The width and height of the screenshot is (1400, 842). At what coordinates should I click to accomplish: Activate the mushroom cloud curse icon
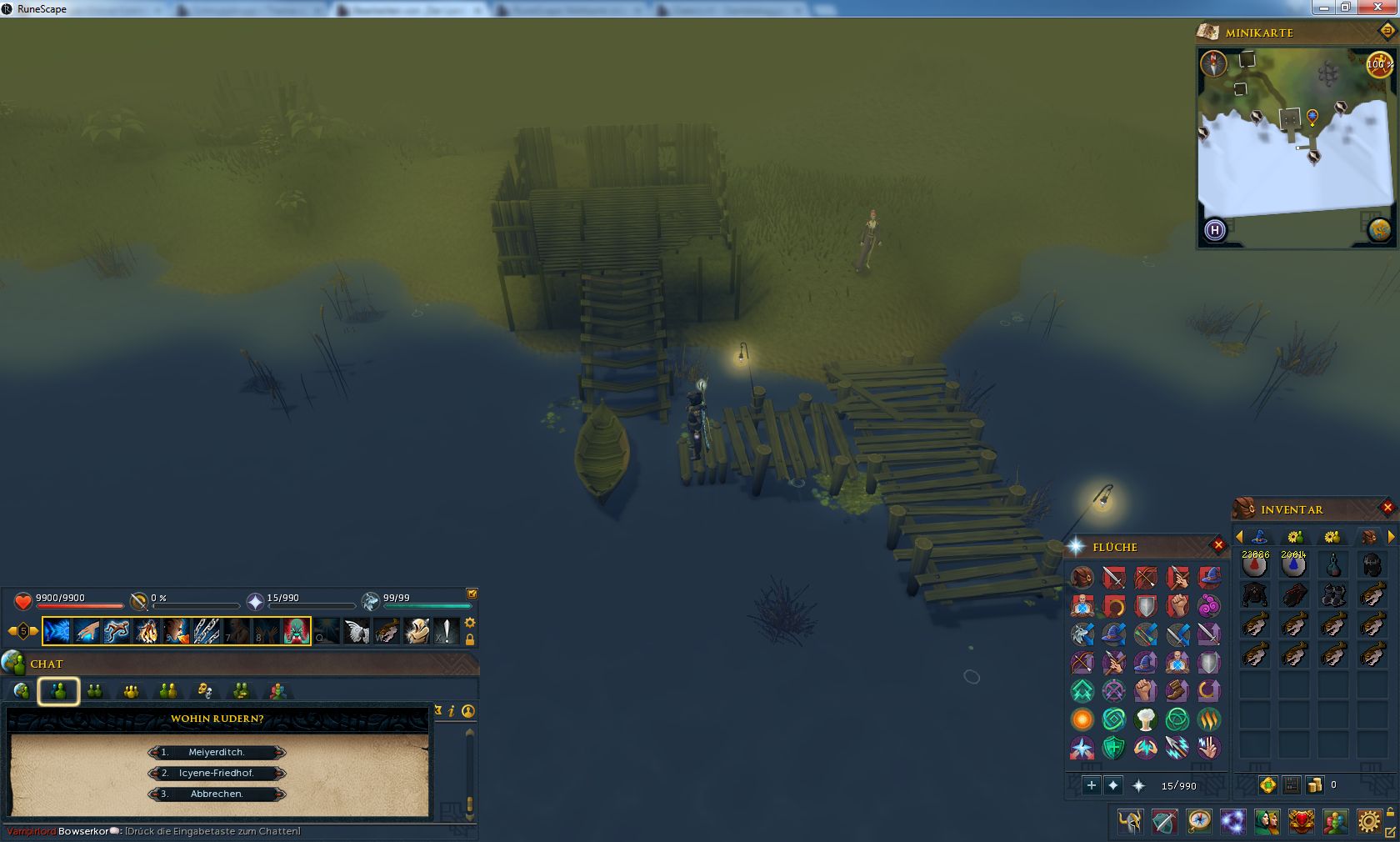point(1146,719)
